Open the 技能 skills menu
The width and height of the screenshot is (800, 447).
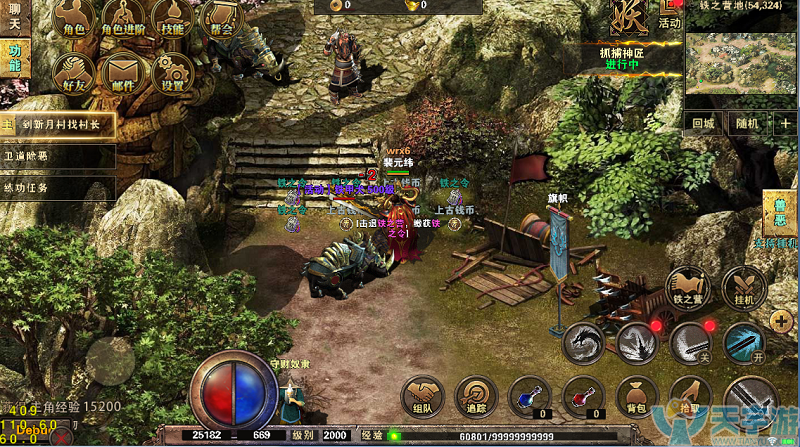click(x=173, y=18)
